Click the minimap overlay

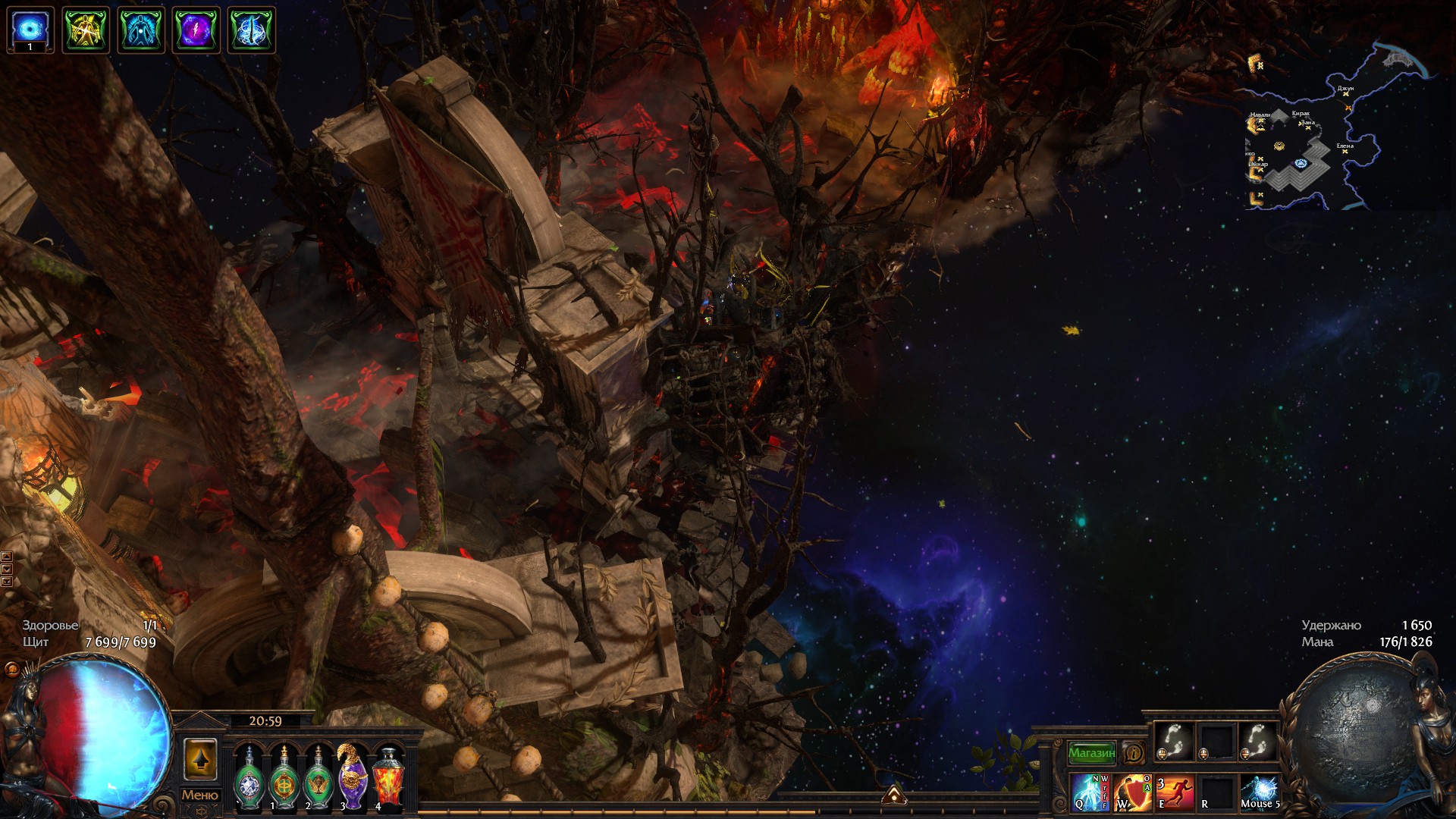tap(1335, 129)
